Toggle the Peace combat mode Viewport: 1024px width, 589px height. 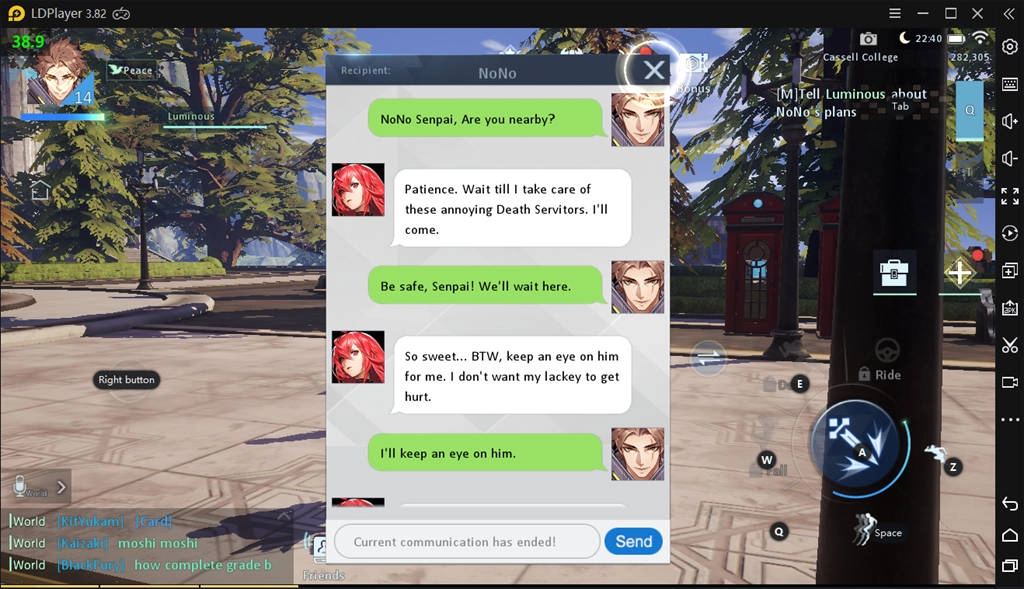[131, 70]
